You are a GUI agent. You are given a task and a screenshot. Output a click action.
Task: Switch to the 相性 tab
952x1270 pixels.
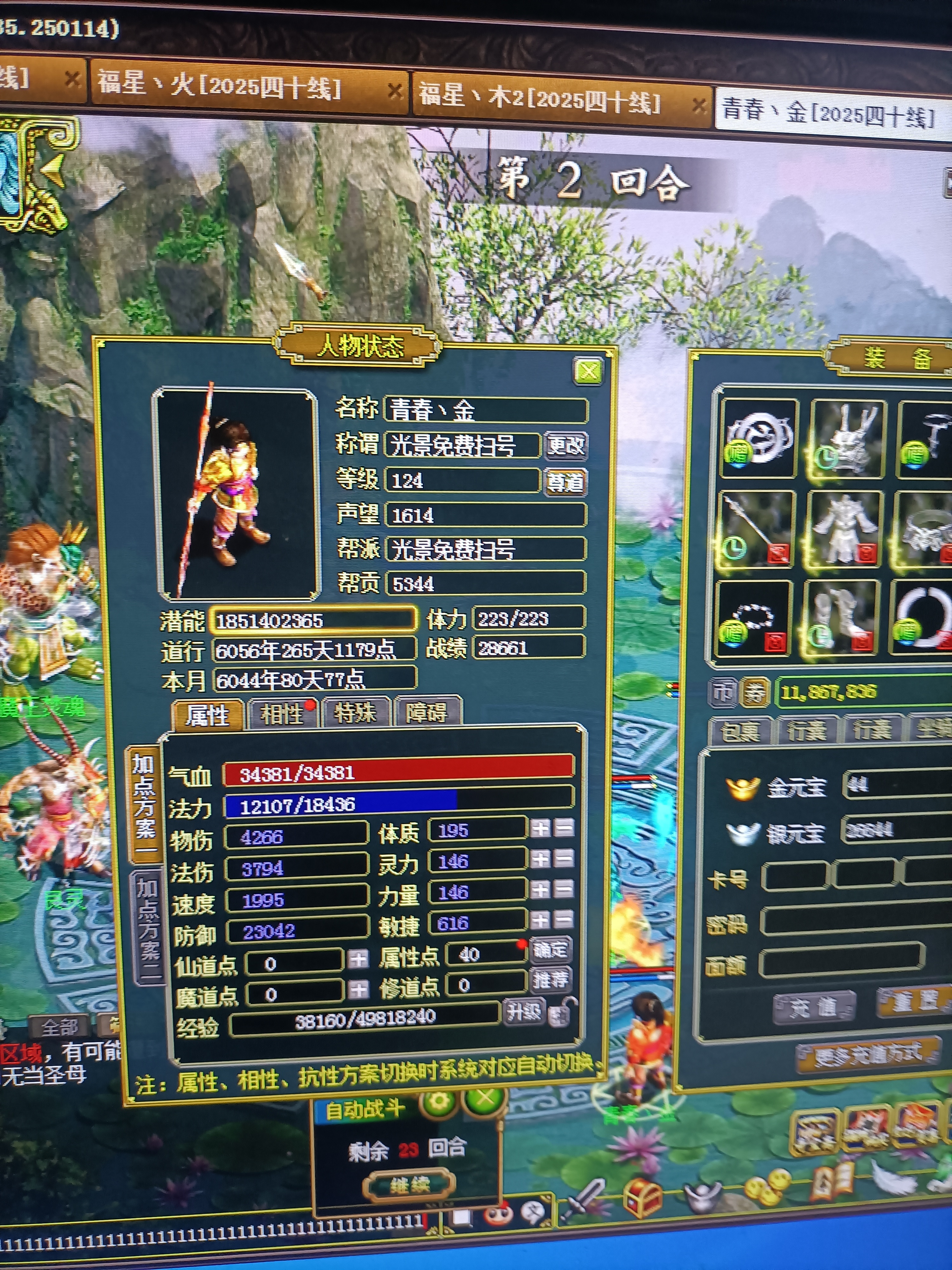pyautogui.click(x=281, y=714)
